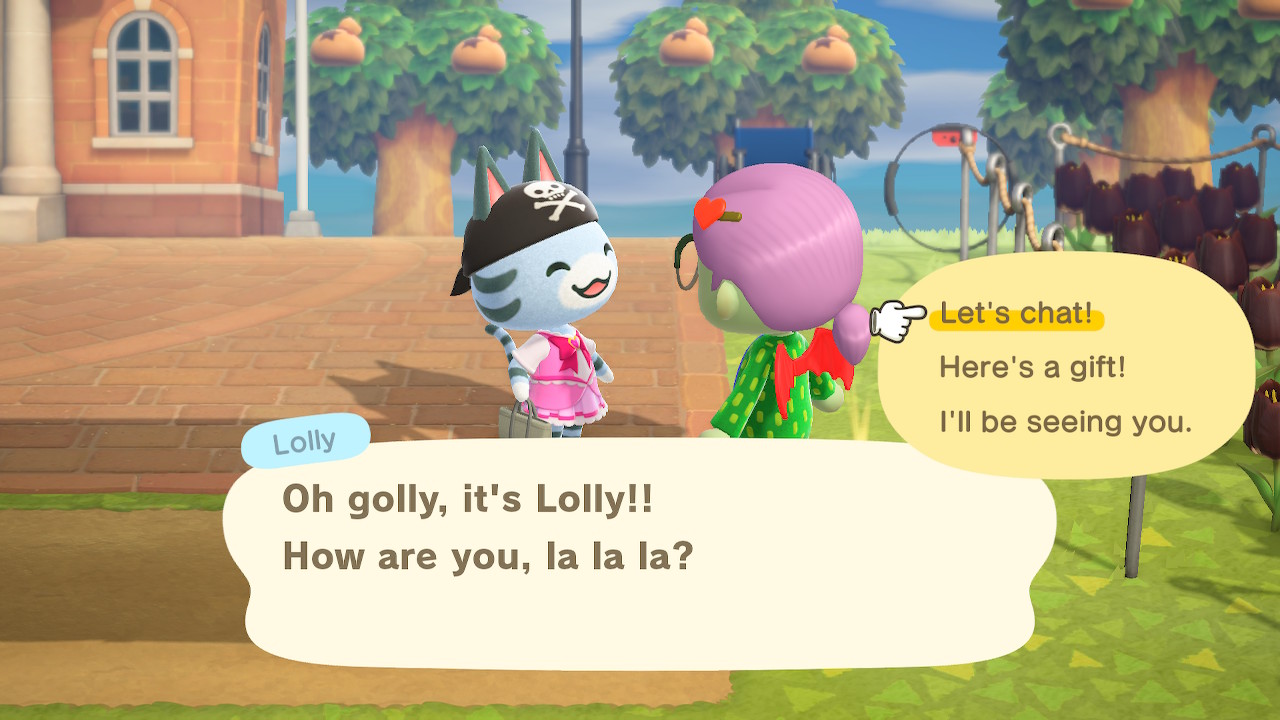
Task: Pick "I'll be seeing you." to leave
Action: coord(1065,422)
